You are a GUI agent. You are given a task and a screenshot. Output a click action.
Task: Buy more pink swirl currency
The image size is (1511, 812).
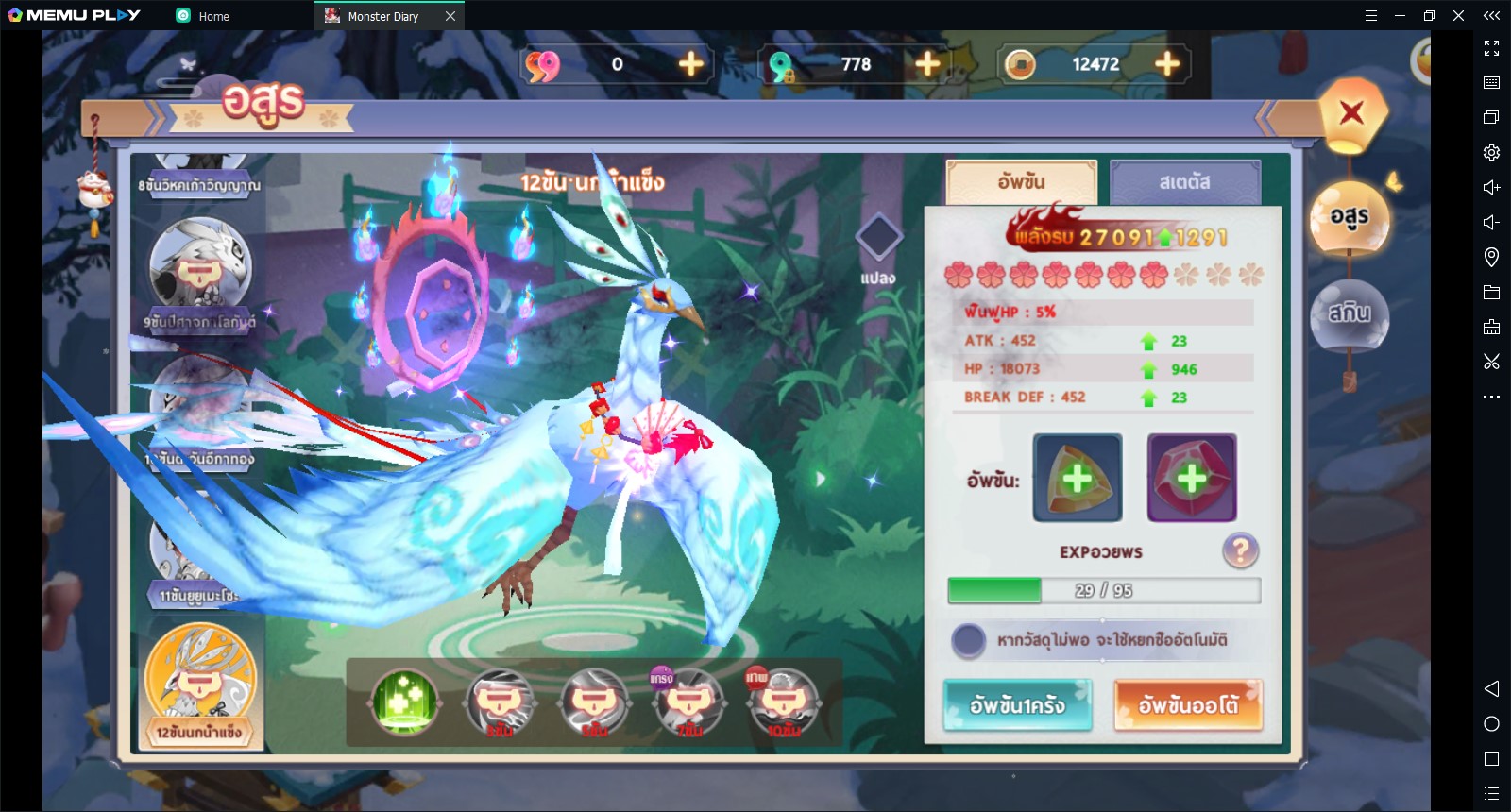[x=691, y=64]
